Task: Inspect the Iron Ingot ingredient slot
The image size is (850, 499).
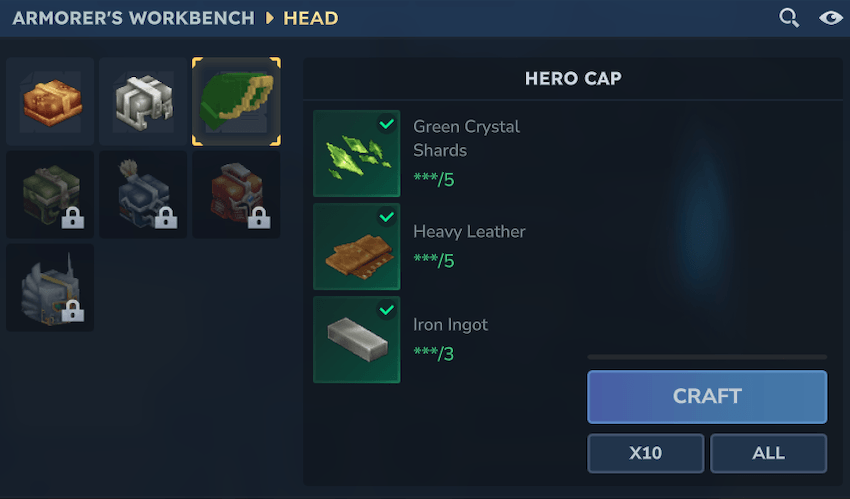Action: pyautogui.click(x=357, y=339)
